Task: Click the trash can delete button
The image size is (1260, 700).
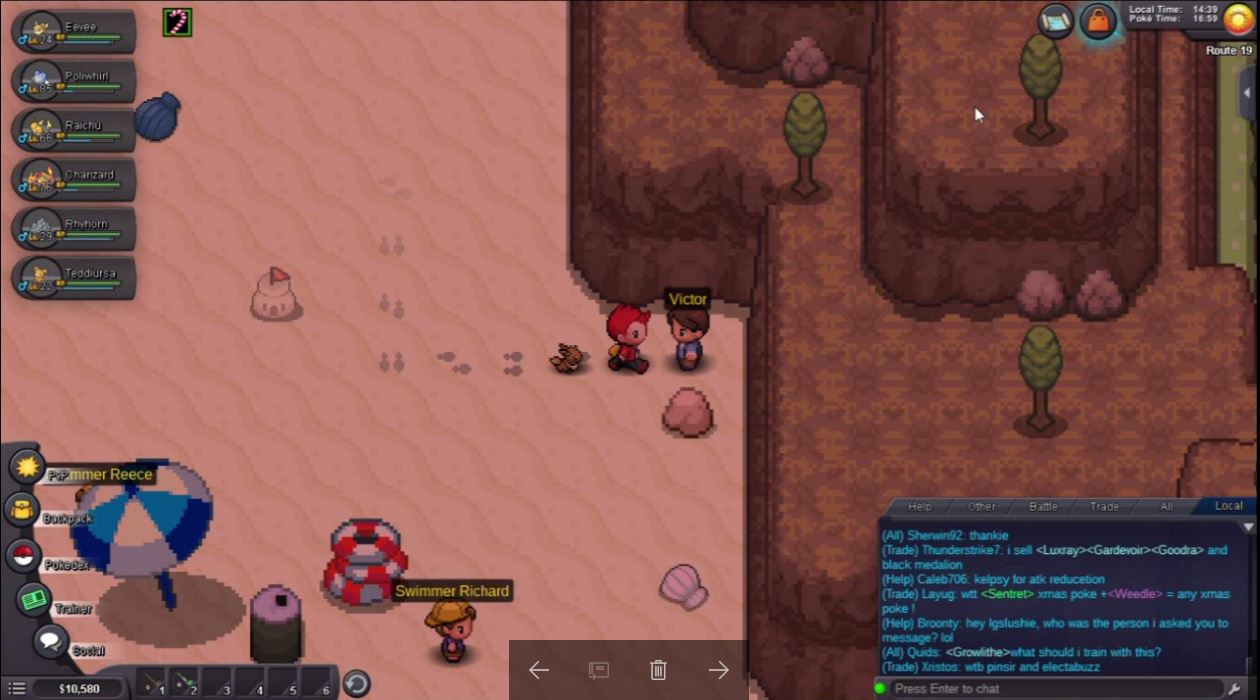Action: [x=658, y=670]
